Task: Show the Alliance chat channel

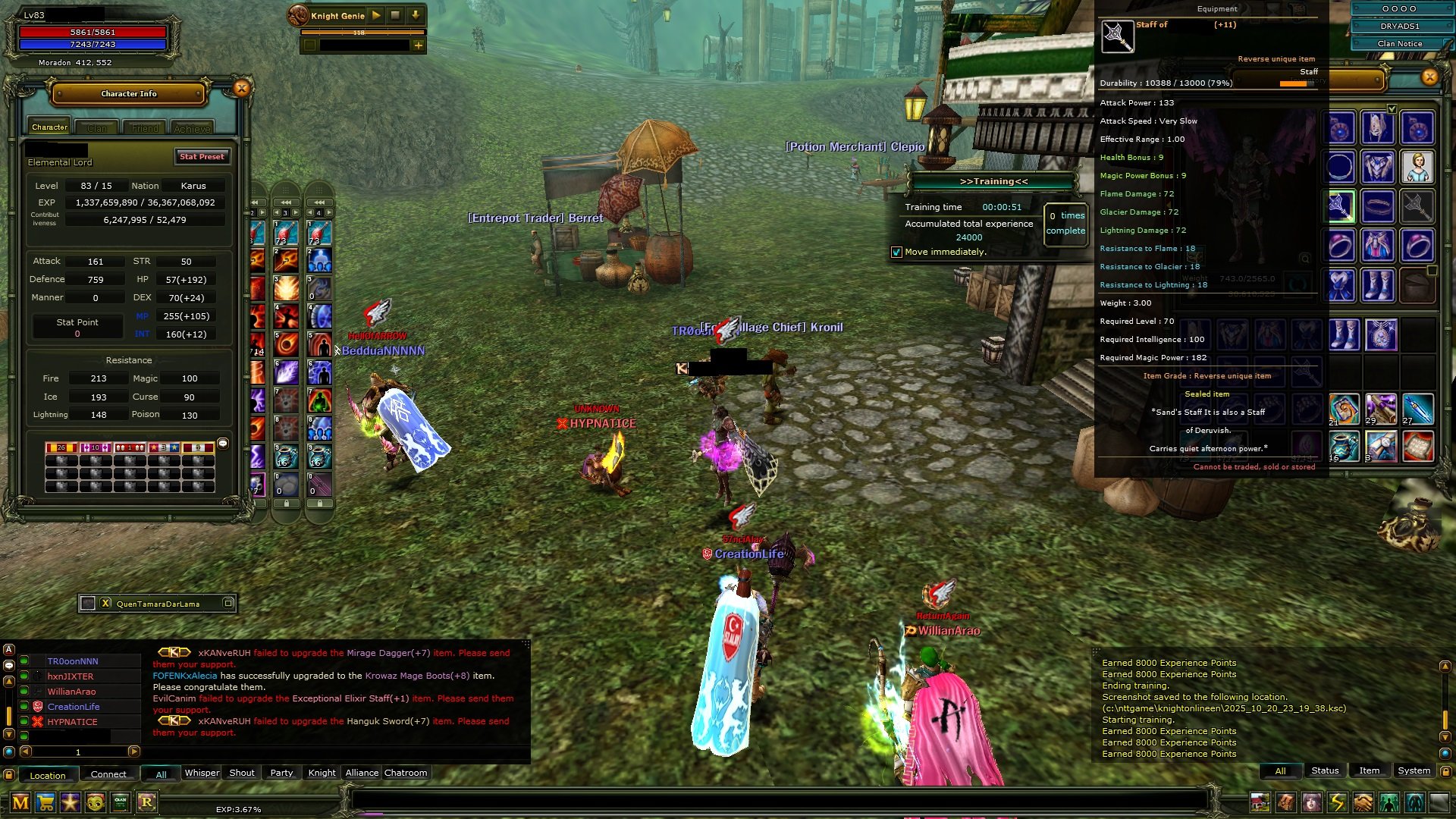Action: point(362,773)
